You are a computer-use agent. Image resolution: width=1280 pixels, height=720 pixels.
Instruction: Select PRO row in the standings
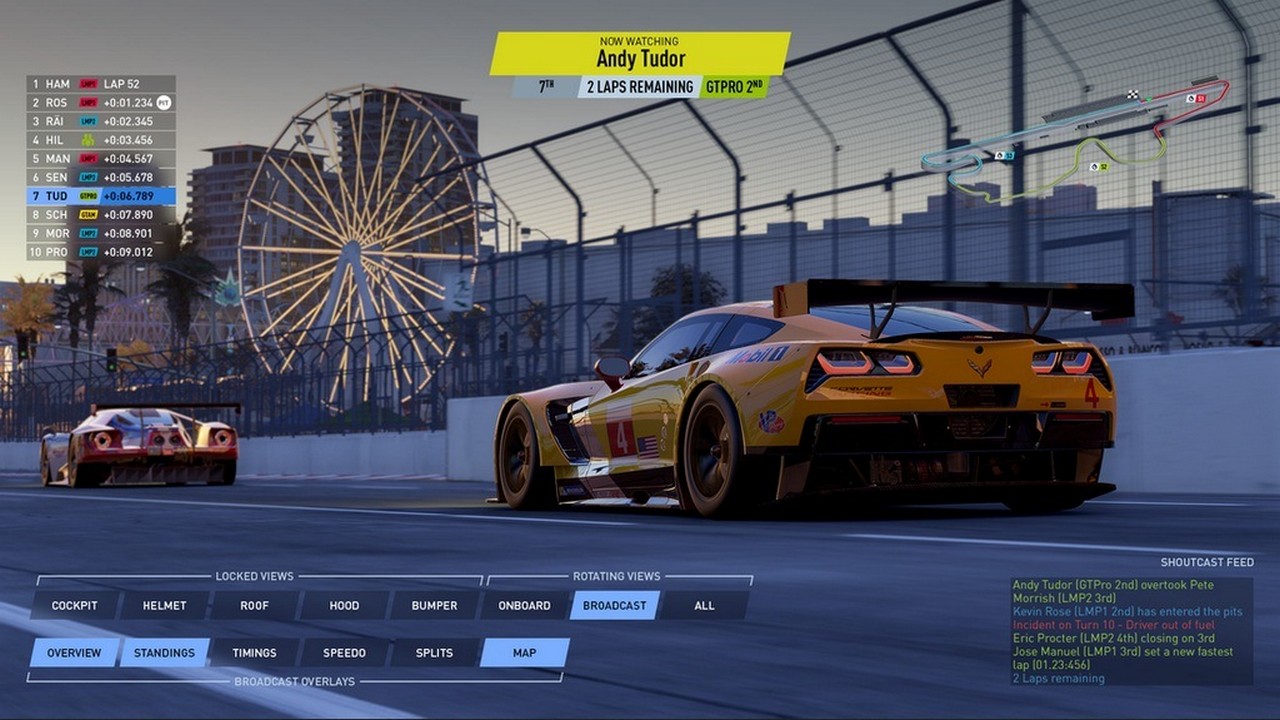[101, 252]
